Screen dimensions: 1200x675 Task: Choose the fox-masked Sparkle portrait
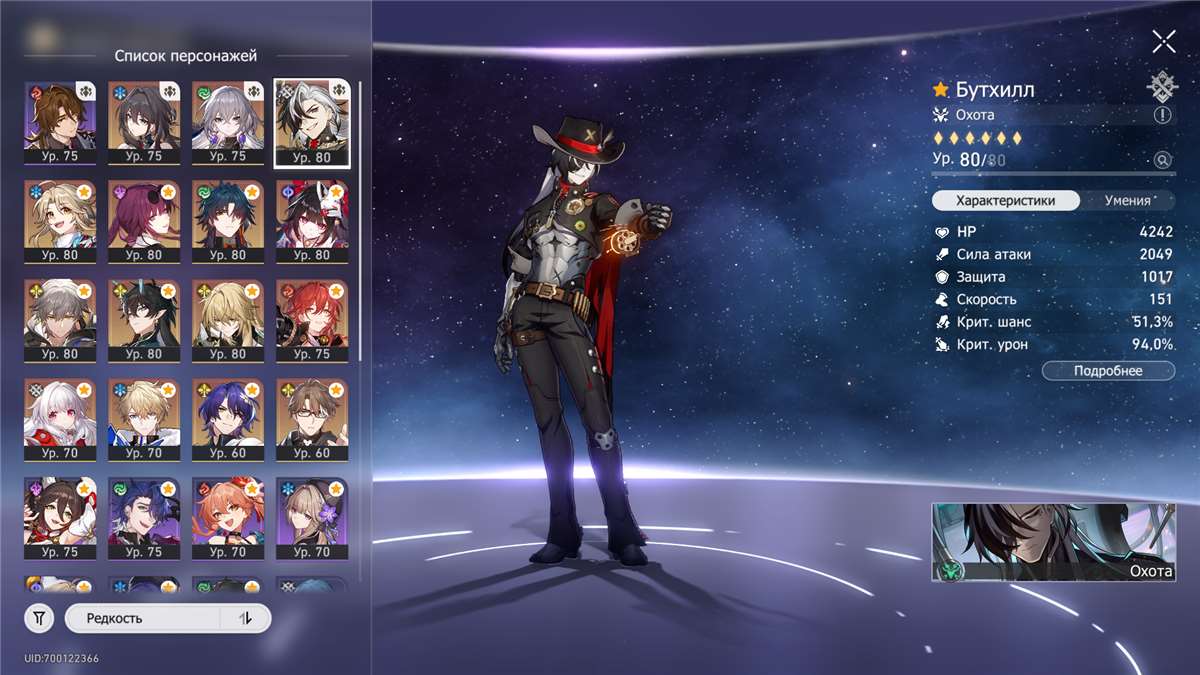pos(312,220)
